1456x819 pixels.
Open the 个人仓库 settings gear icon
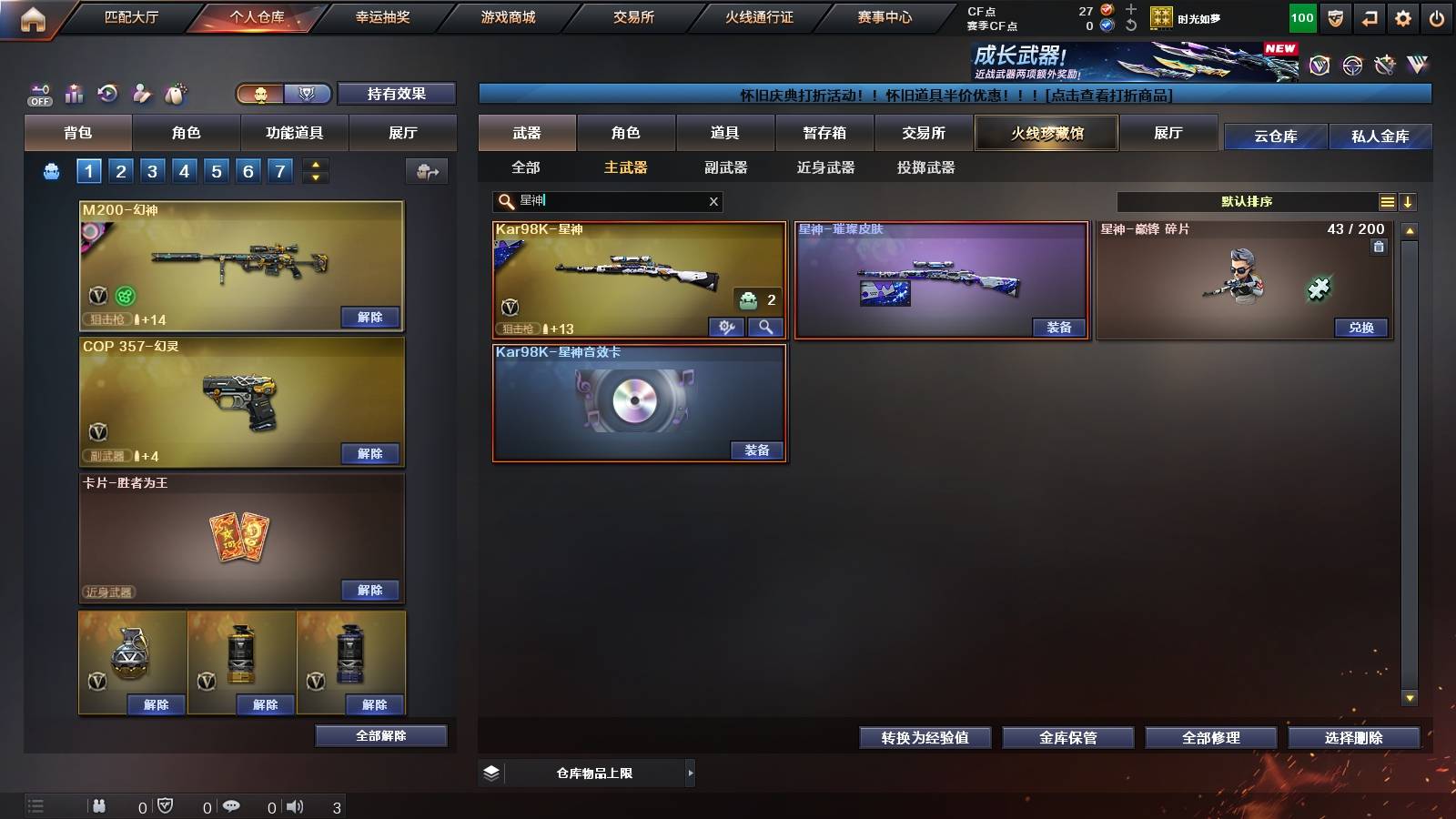point(1404,16)
